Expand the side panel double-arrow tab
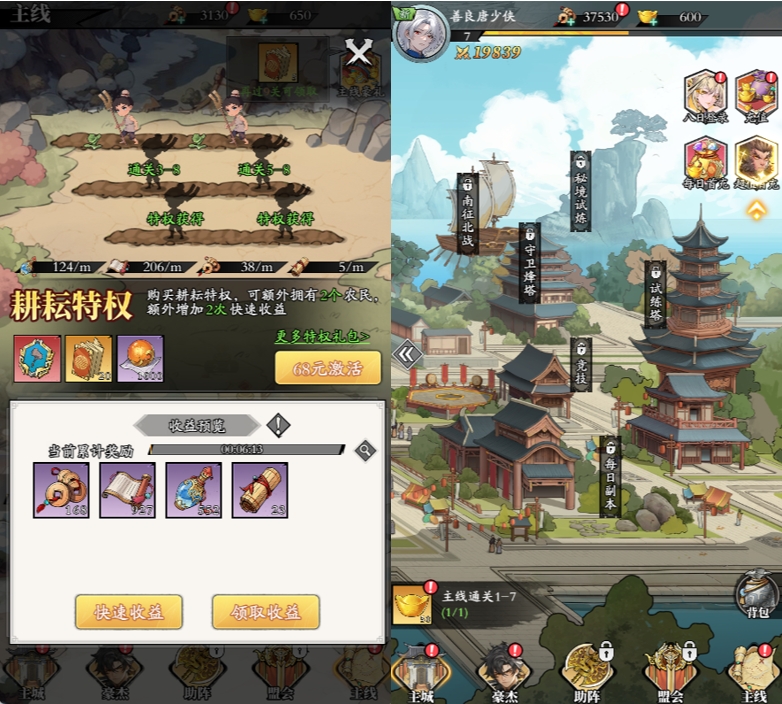The image size is (782, 704). coord(406,353)
